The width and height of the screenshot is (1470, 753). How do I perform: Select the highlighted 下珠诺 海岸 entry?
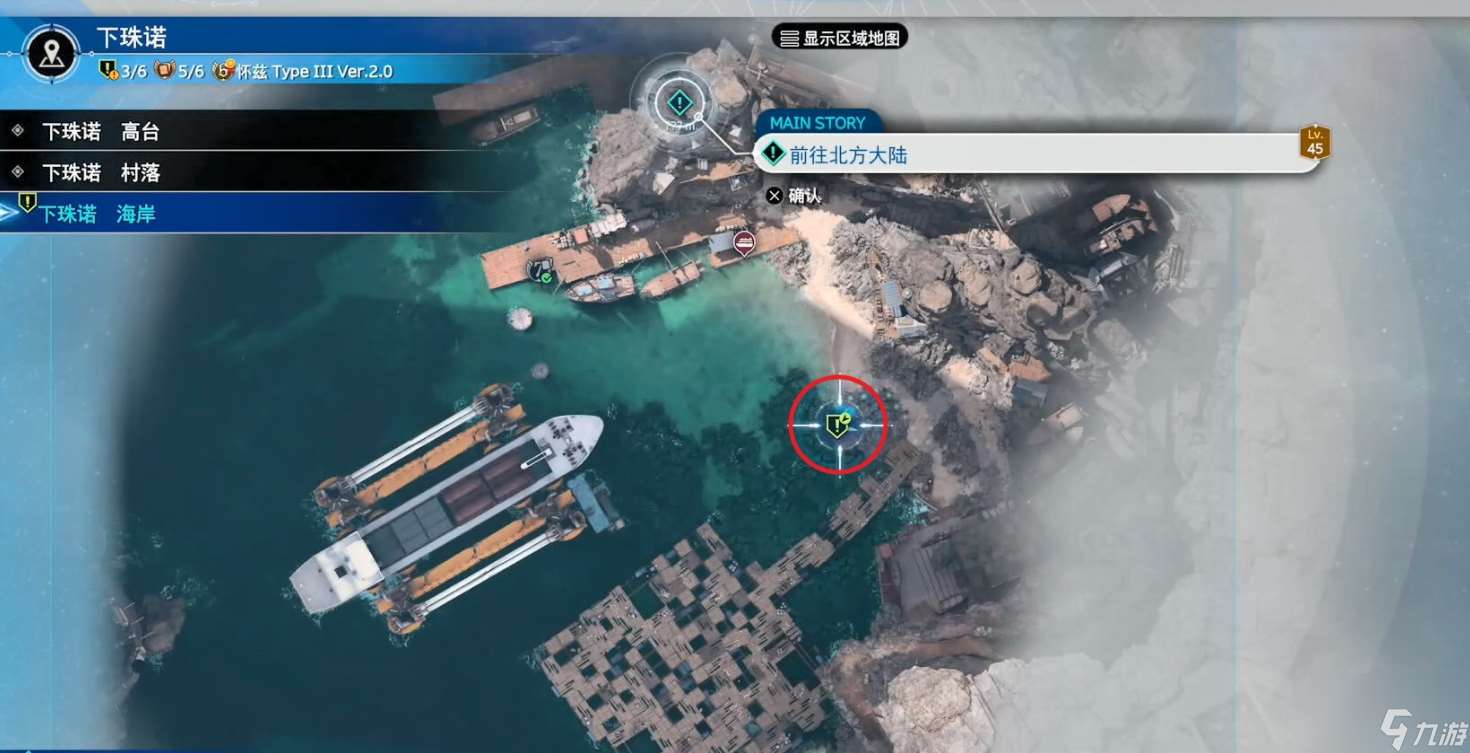click(x=97, y=214)
